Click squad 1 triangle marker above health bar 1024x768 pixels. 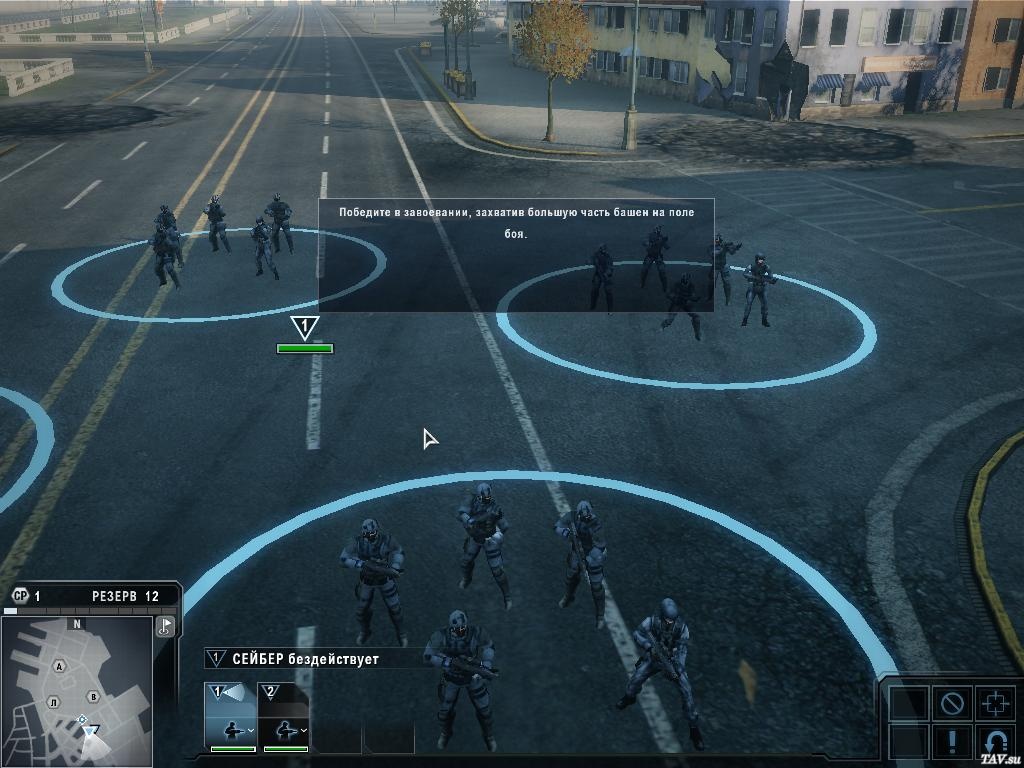[x=304, y=327]
